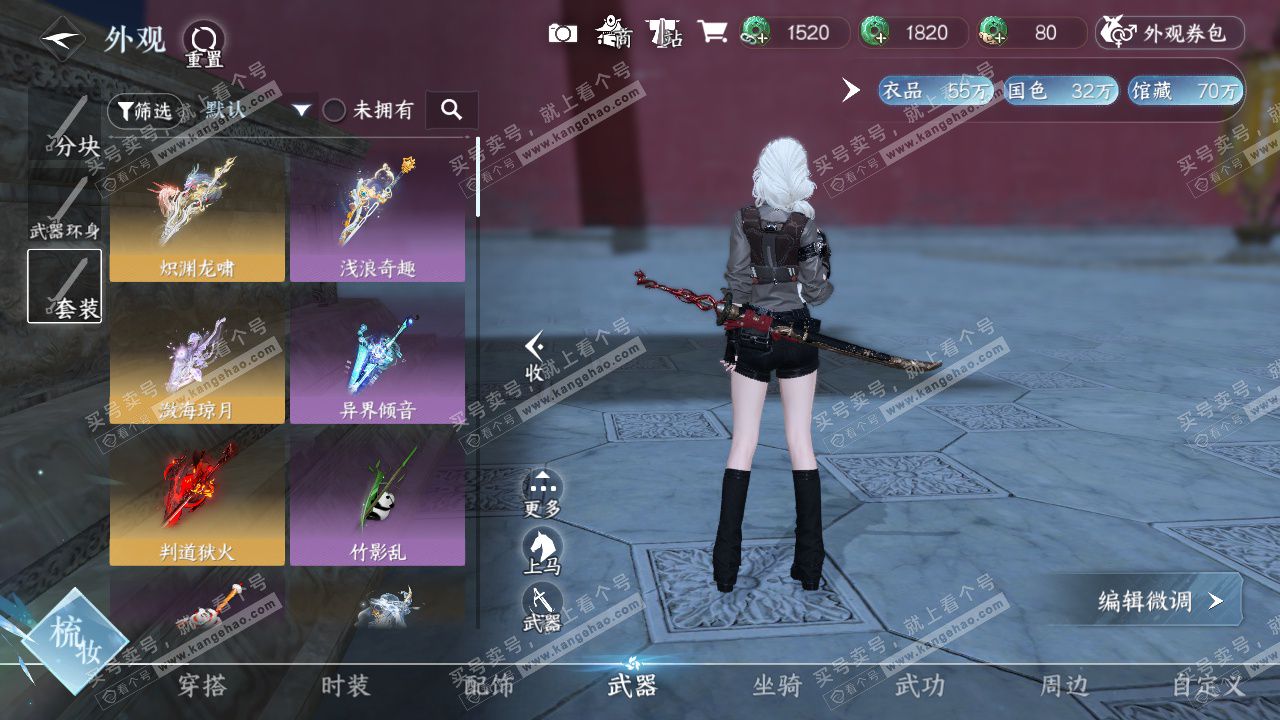
Task: Select the 炽渊龙啸 weapon skin
Action: click(197, 217)
